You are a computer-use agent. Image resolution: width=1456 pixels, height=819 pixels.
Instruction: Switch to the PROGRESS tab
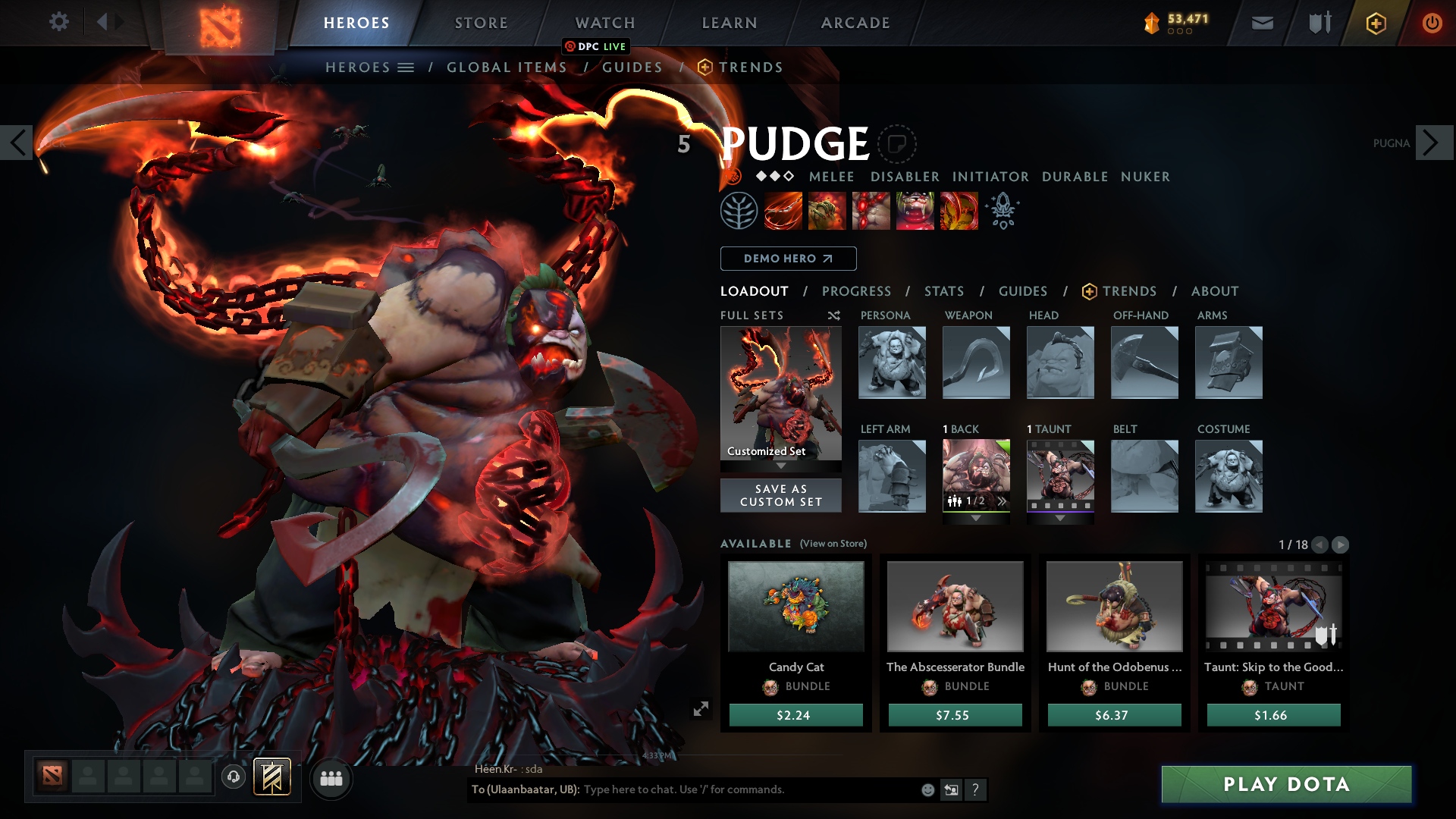coord(857,291)
